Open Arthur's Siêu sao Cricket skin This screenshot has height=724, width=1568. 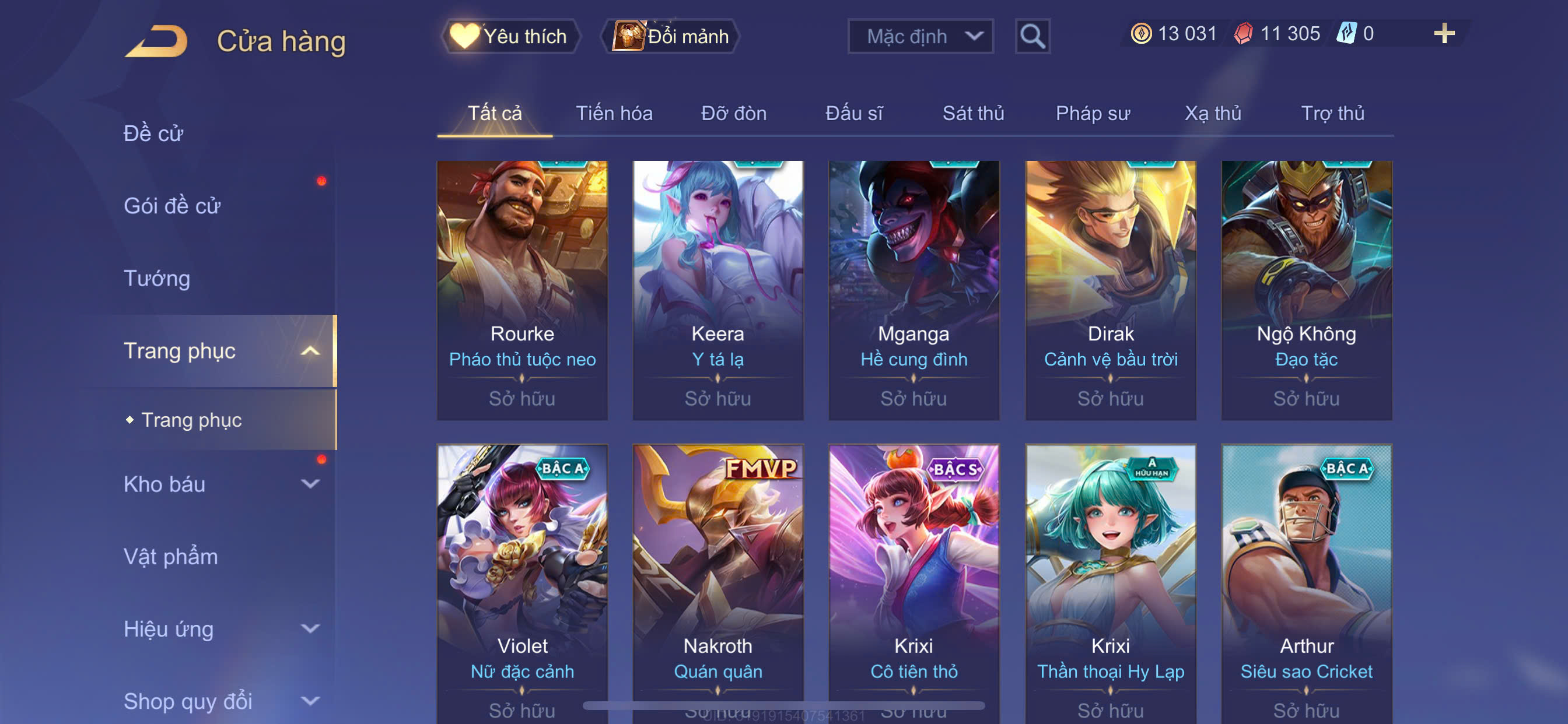pyautogui.click(x=1305, y=578)
